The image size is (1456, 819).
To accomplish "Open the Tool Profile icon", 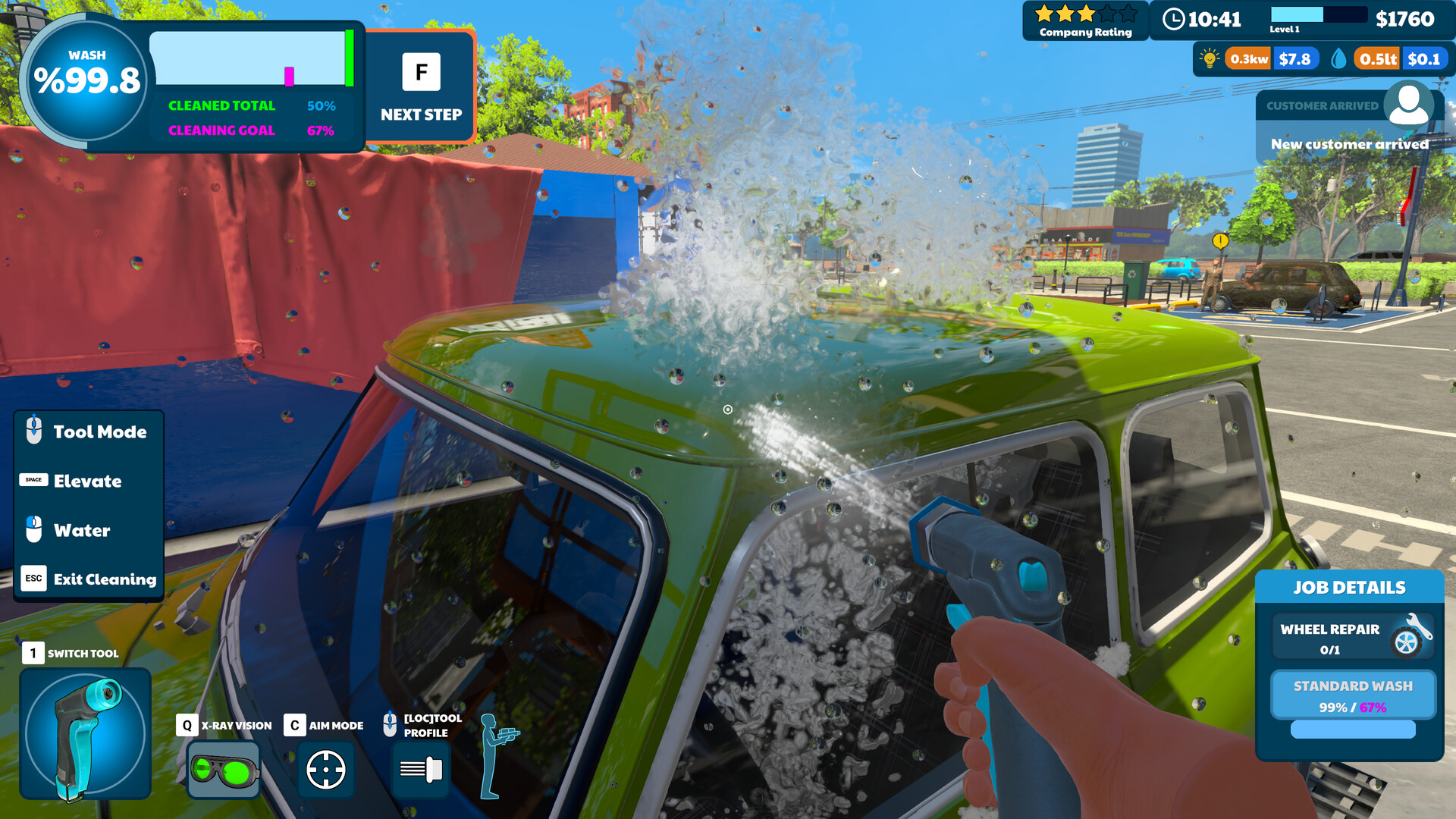I will pos(419,770).
